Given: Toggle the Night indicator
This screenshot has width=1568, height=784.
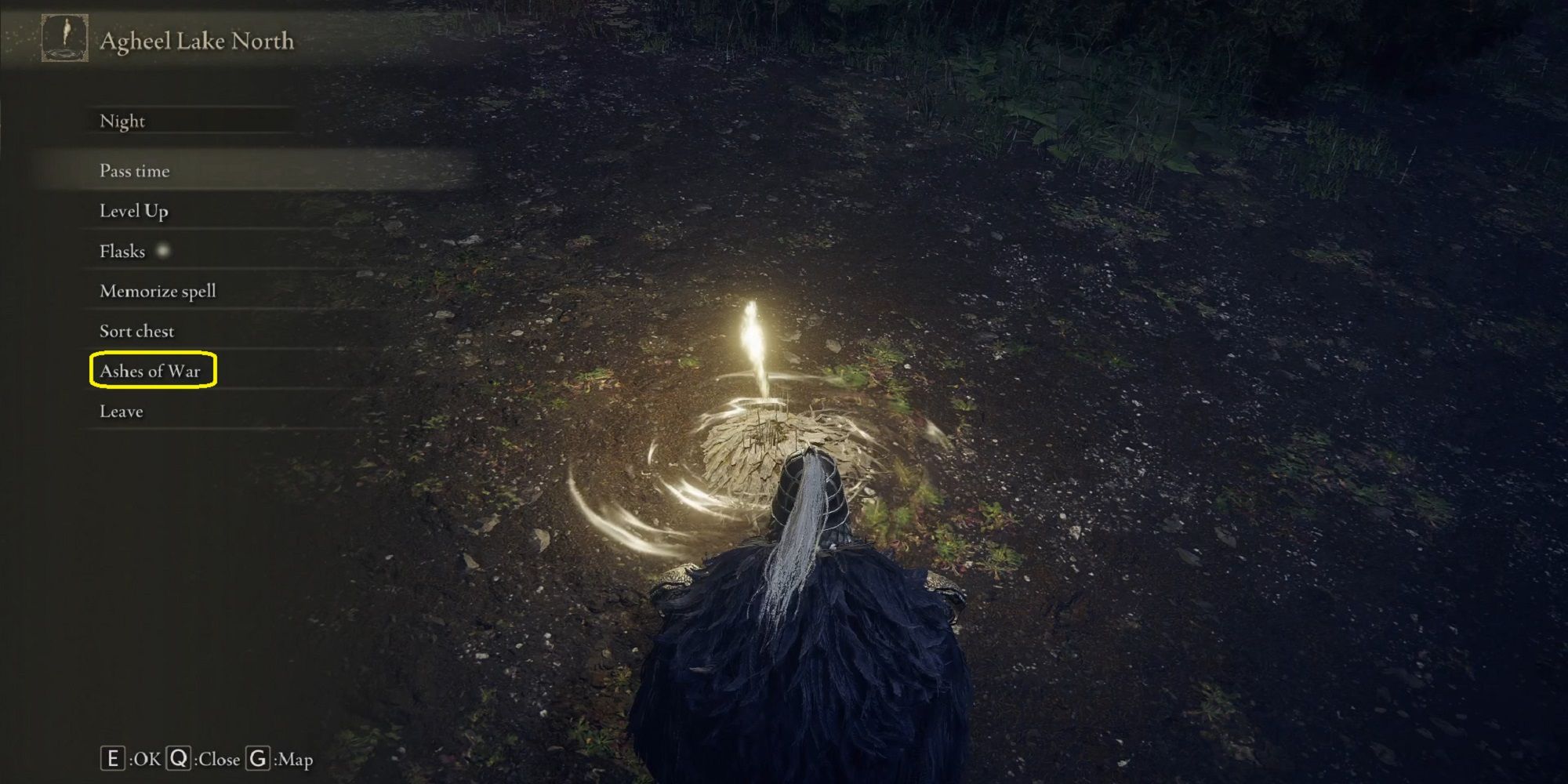Looking at the screenshot, I should pos(122,121).
